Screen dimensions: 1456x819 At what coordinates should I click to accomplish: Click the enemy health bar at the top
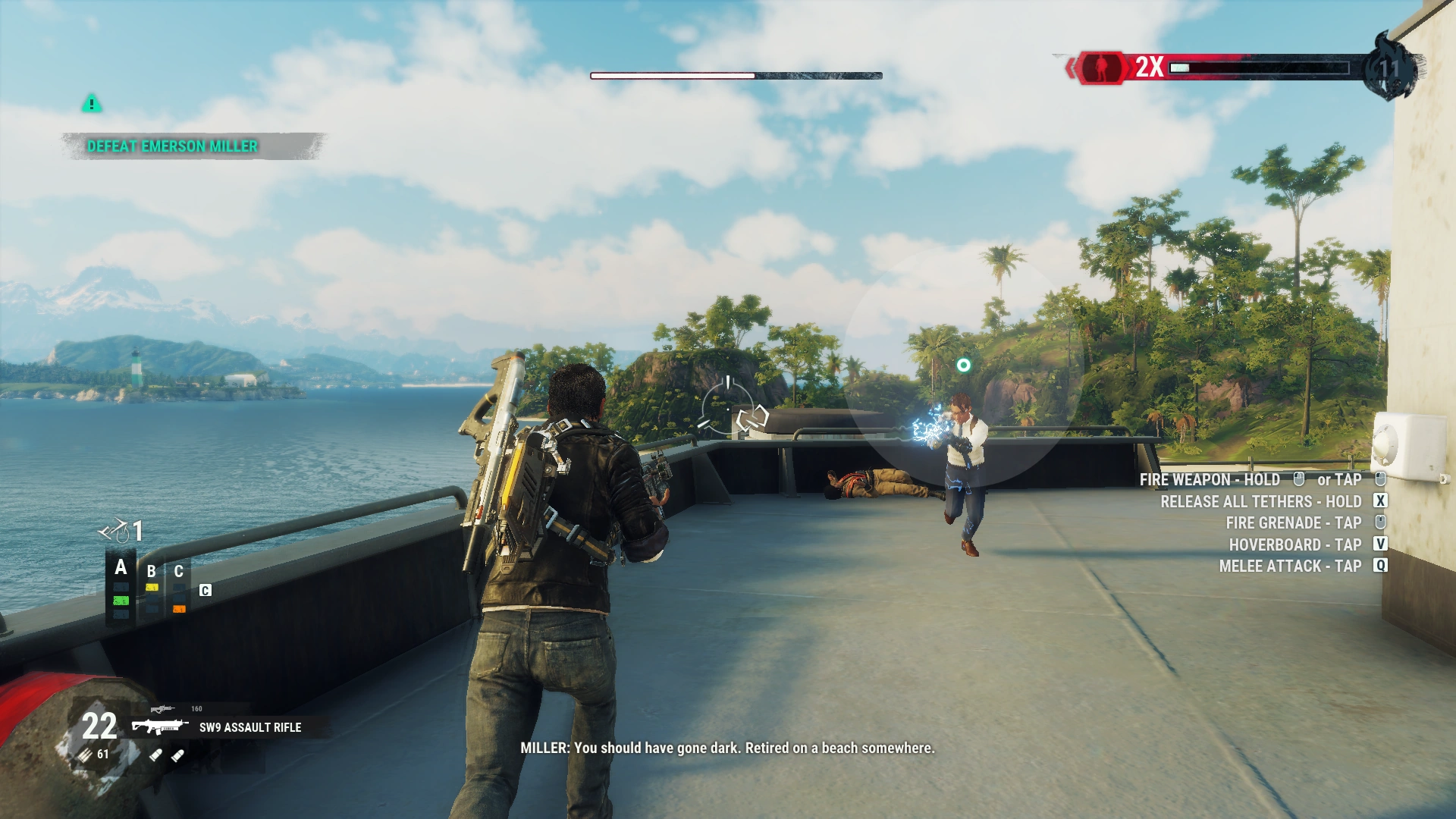736,75
